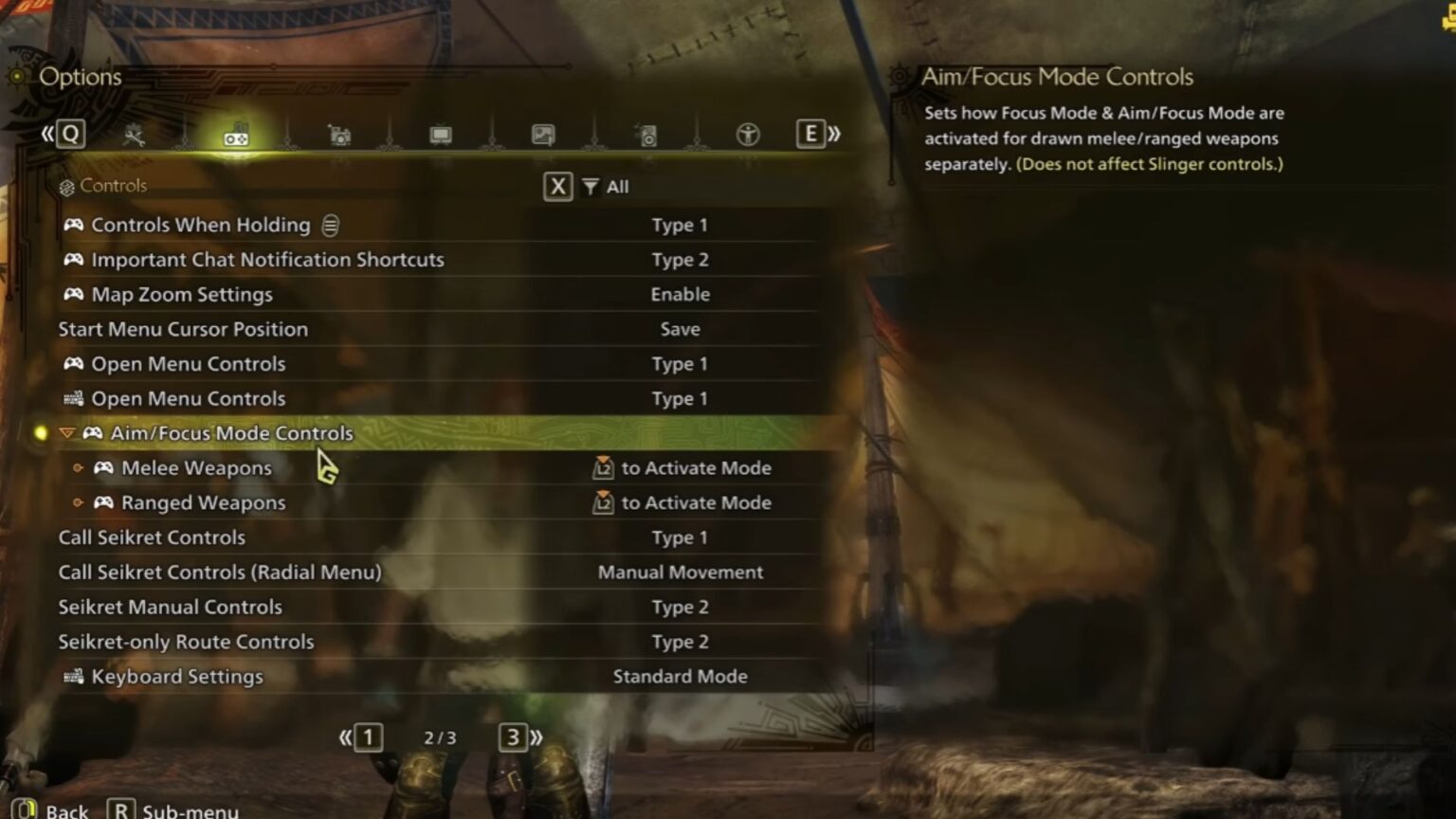Open the graphics image options tab
The height and width of the screenshot is (819, 1456).
pos(541,134)
